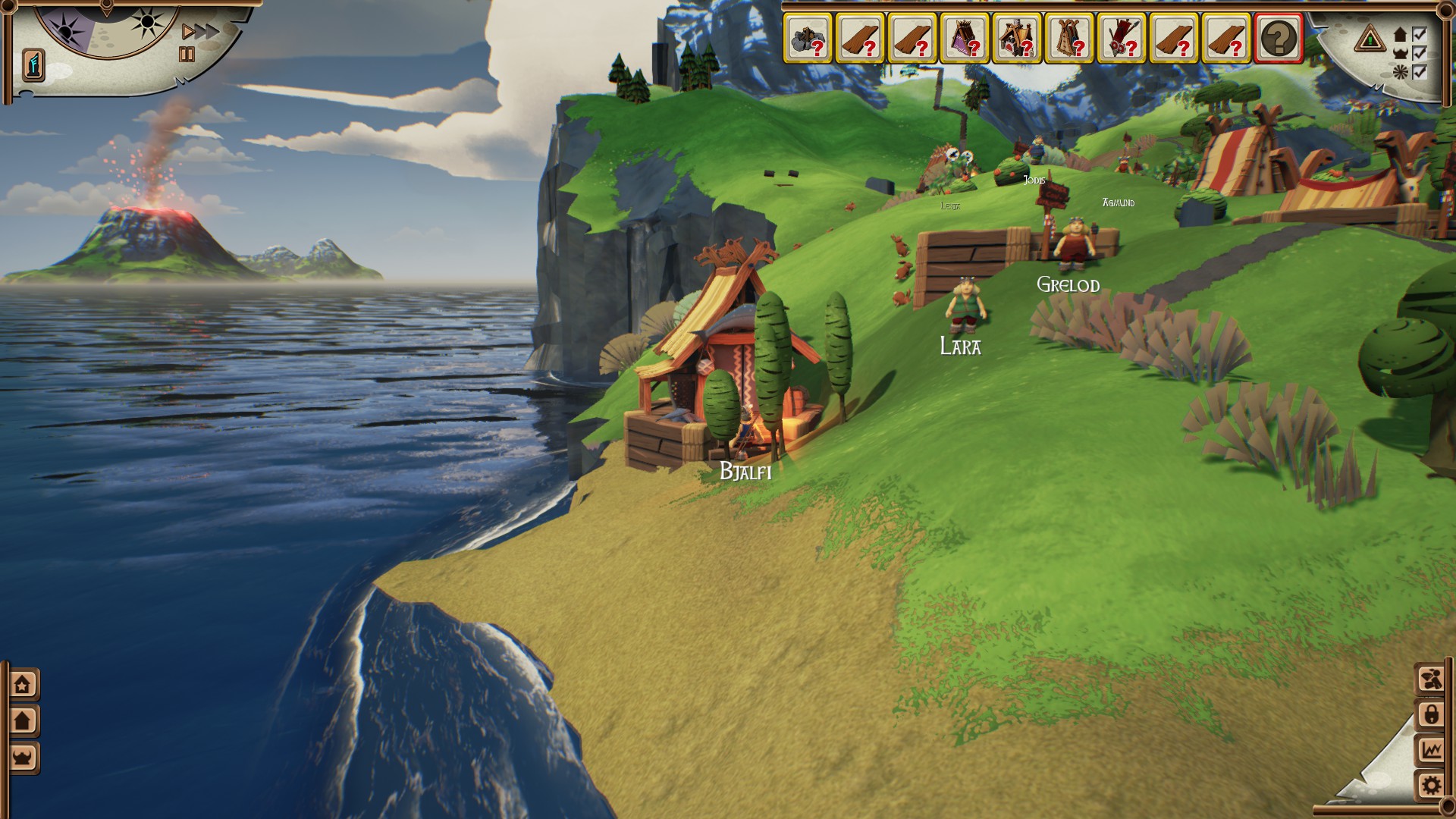Set game speed to normal play
The image size is (1456, 819).
[188, 32]
